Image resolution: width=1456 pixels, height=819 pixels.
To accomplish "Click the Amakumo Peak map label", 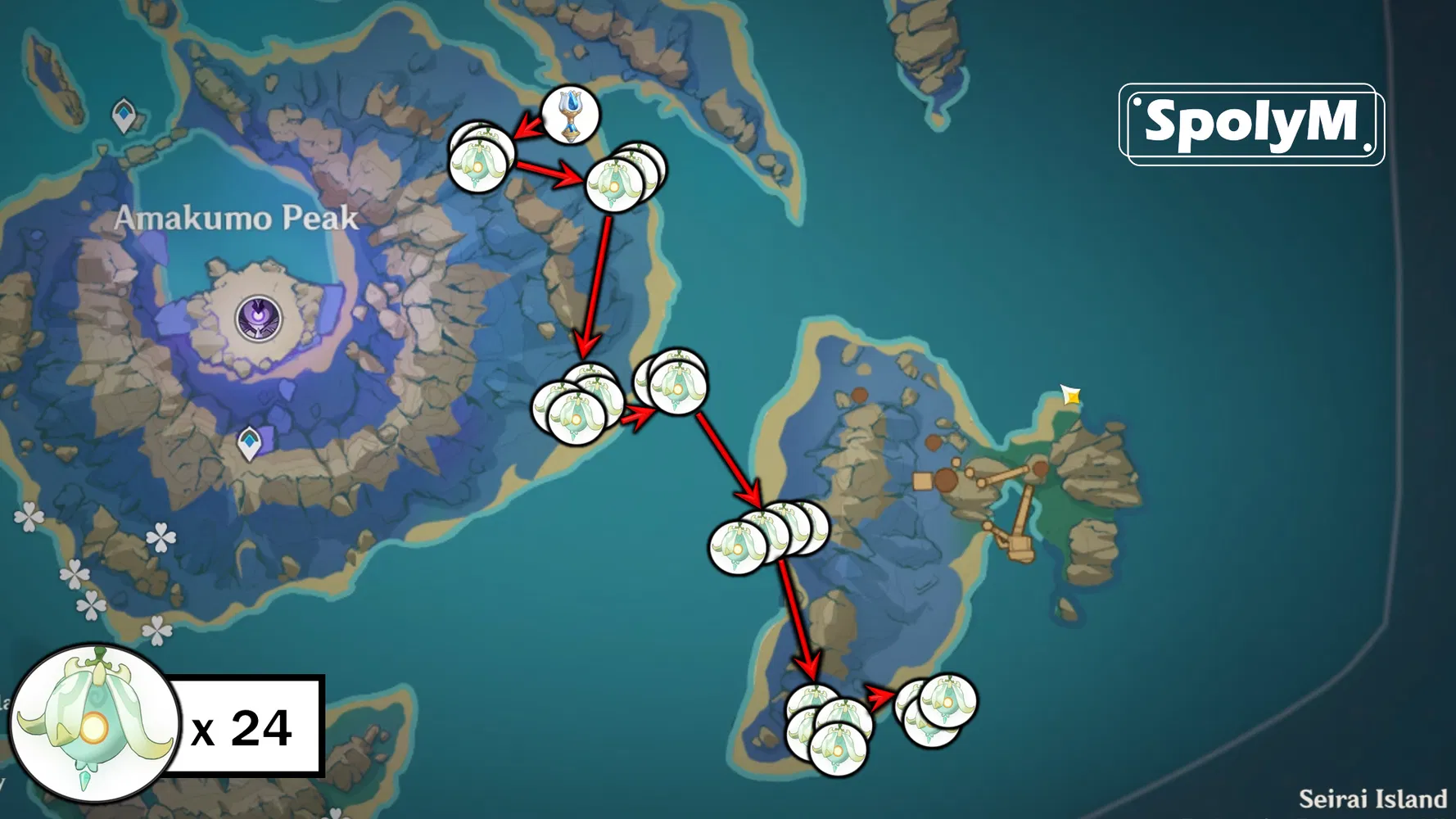I will coord(237,218).
